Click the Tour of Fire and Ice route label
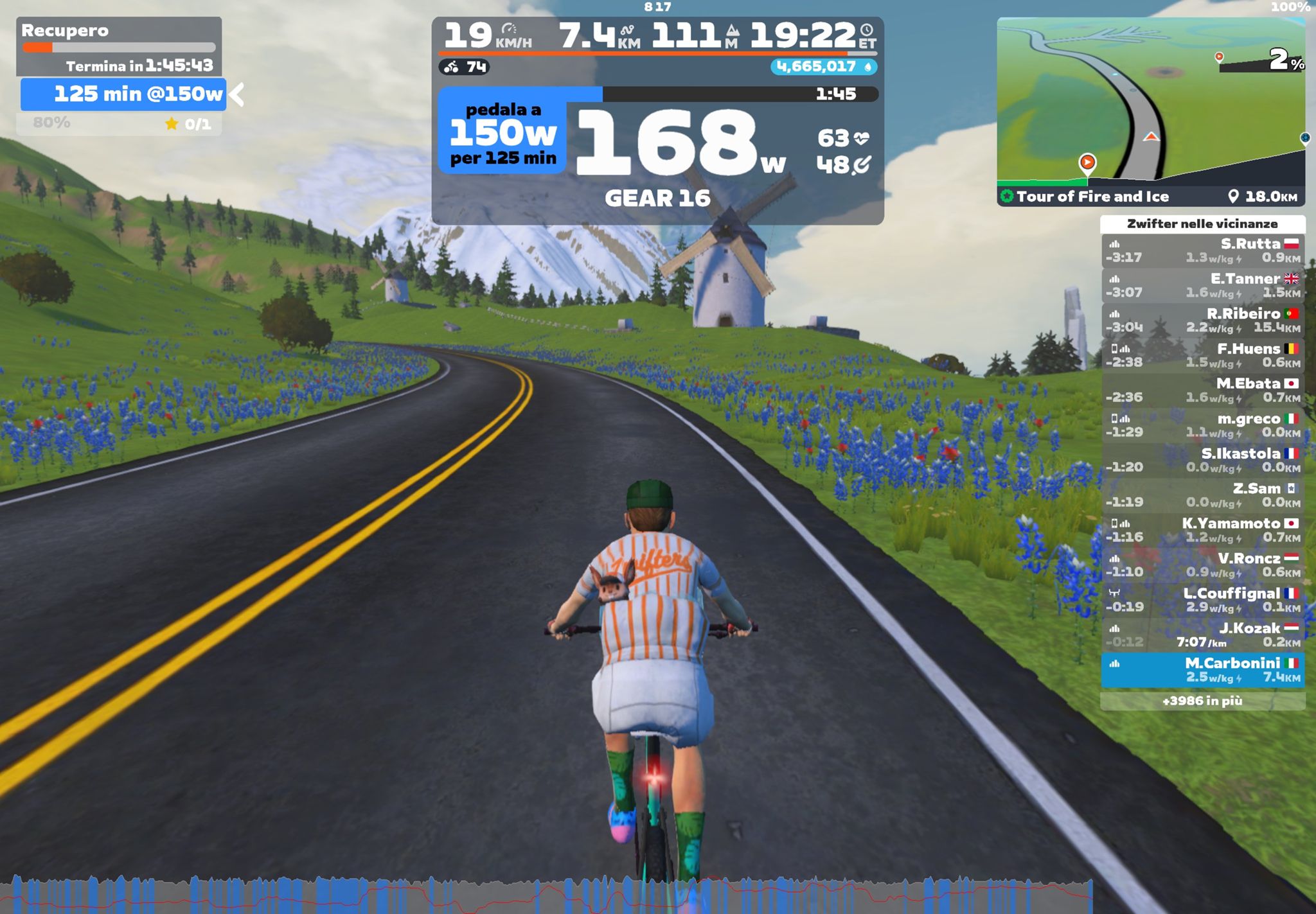Viewport: 1316px width, 914px height. (x=1092, y=197)
